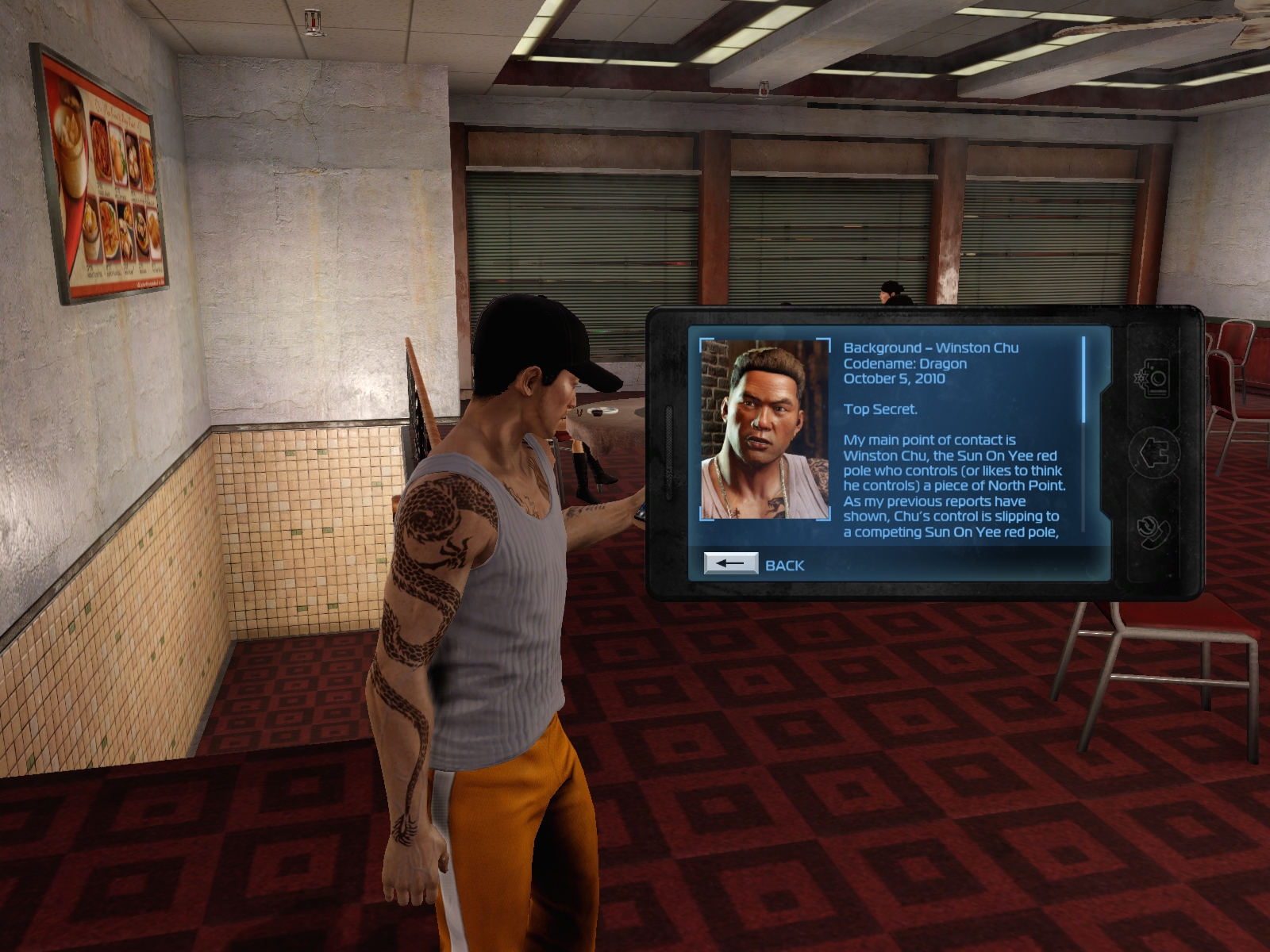The width and height of the screenshot is (1270, 952).
Task: Select Winston Chu's portrait thumbnail
Action: click(x=764, y=430)
